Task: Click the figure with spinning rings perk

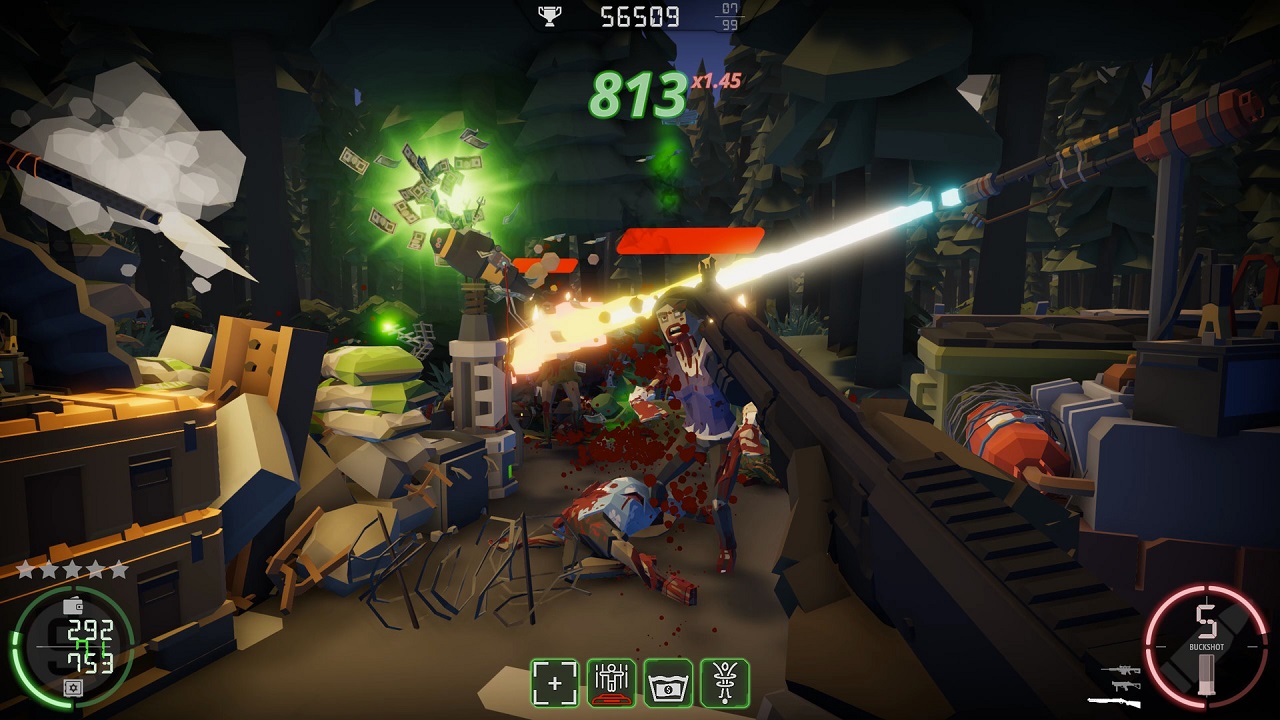Action: click(725, 683)
